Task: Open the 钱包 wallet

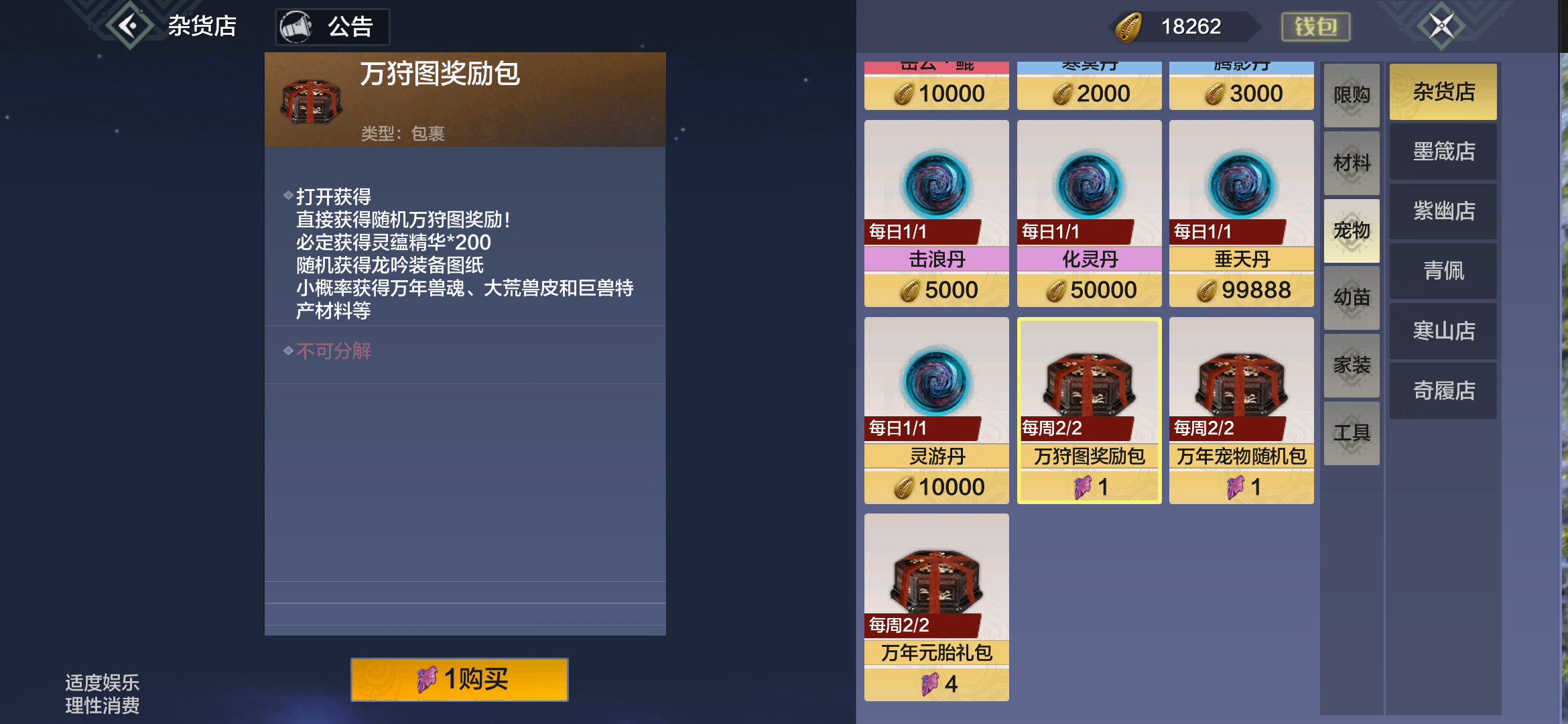Action: pyautogui.click(x=1315, y=27)
